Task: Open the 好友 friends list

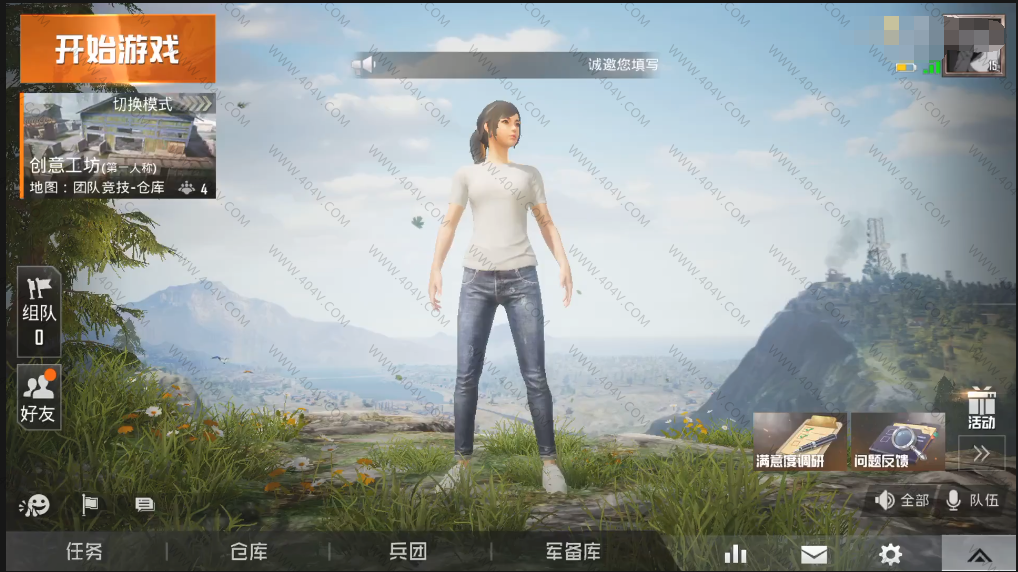Action: point(39,397)
